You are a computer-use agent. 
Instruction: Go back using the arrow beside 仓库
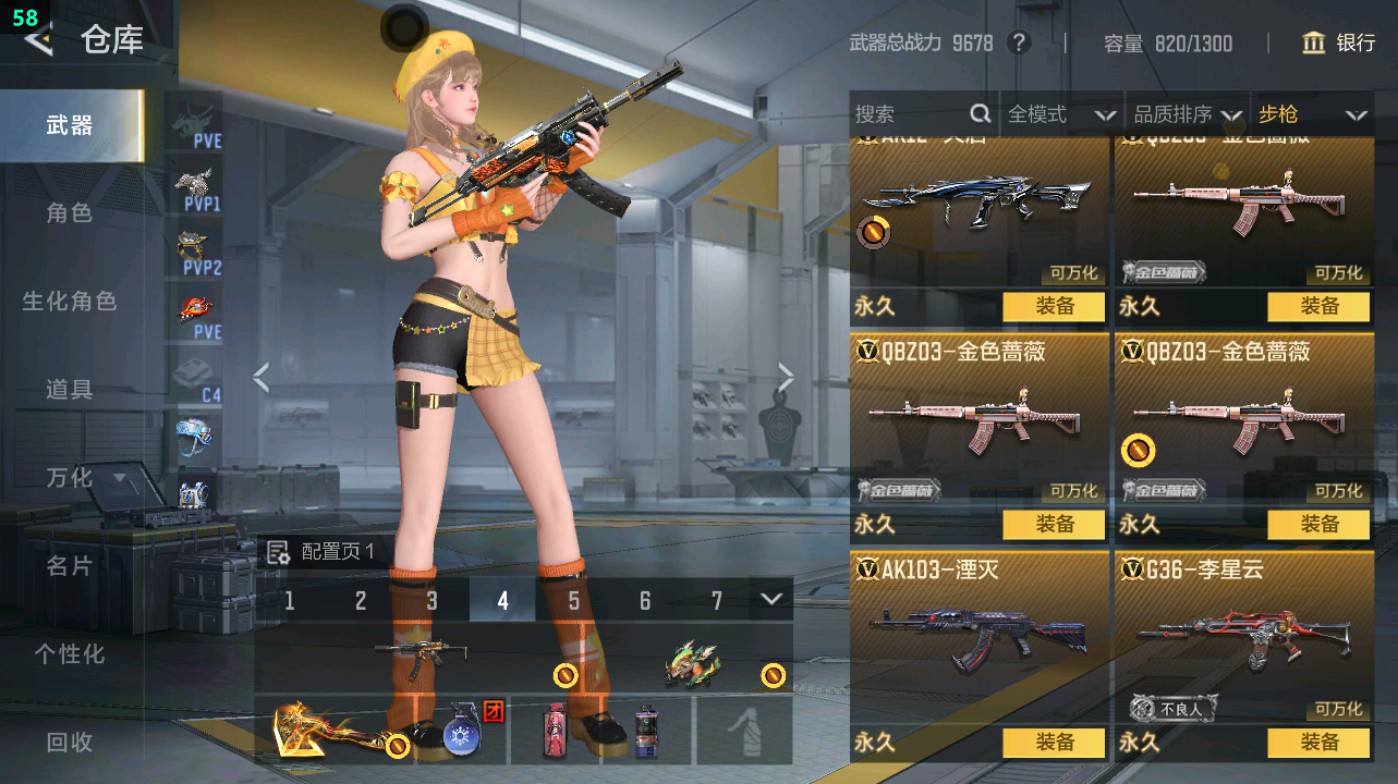pyautogui.click(x=38, y=40)
